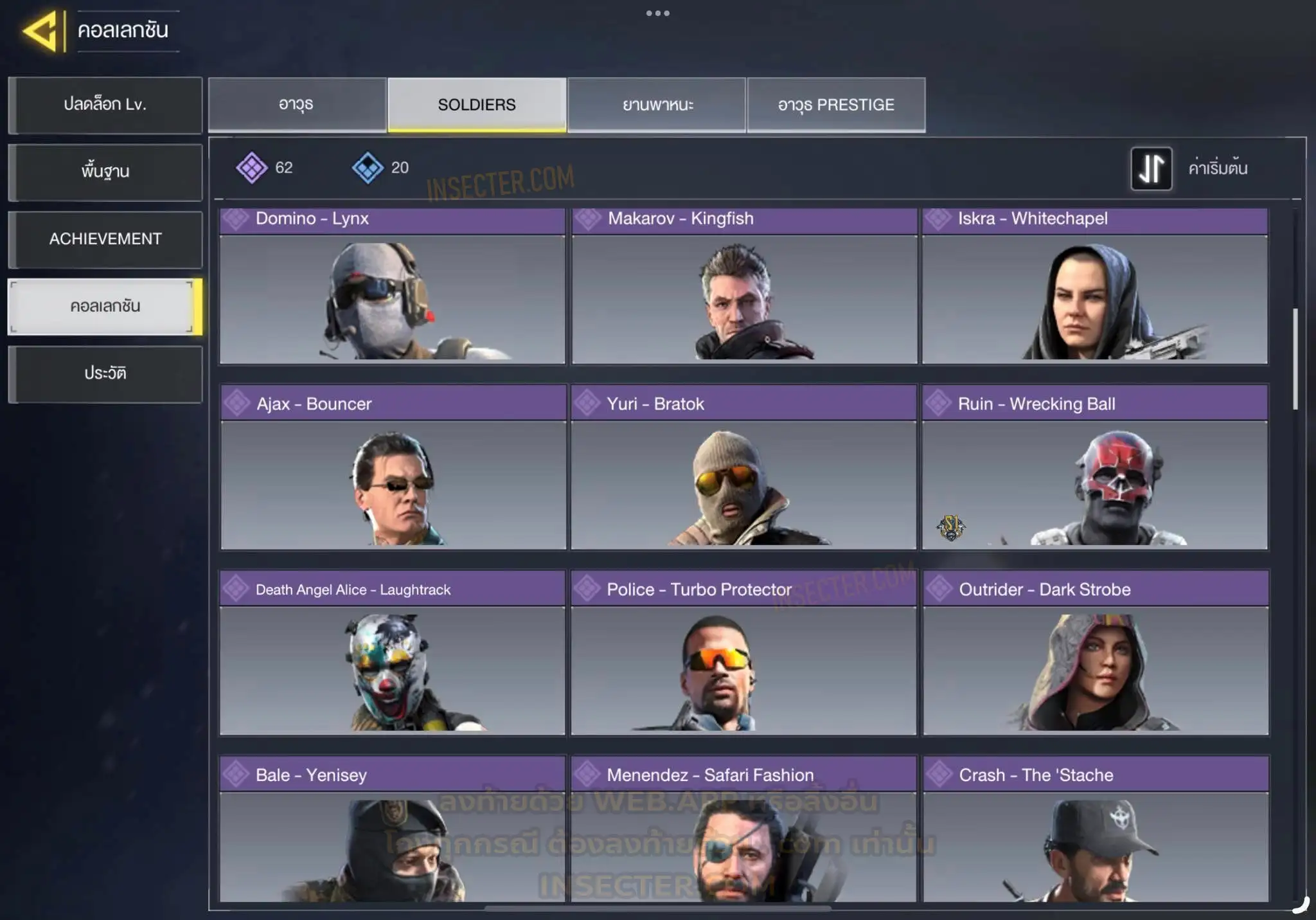Open the อาวุธ PRESTIGE tab
Screen dimensions: 1316x920
coord(836,105)
